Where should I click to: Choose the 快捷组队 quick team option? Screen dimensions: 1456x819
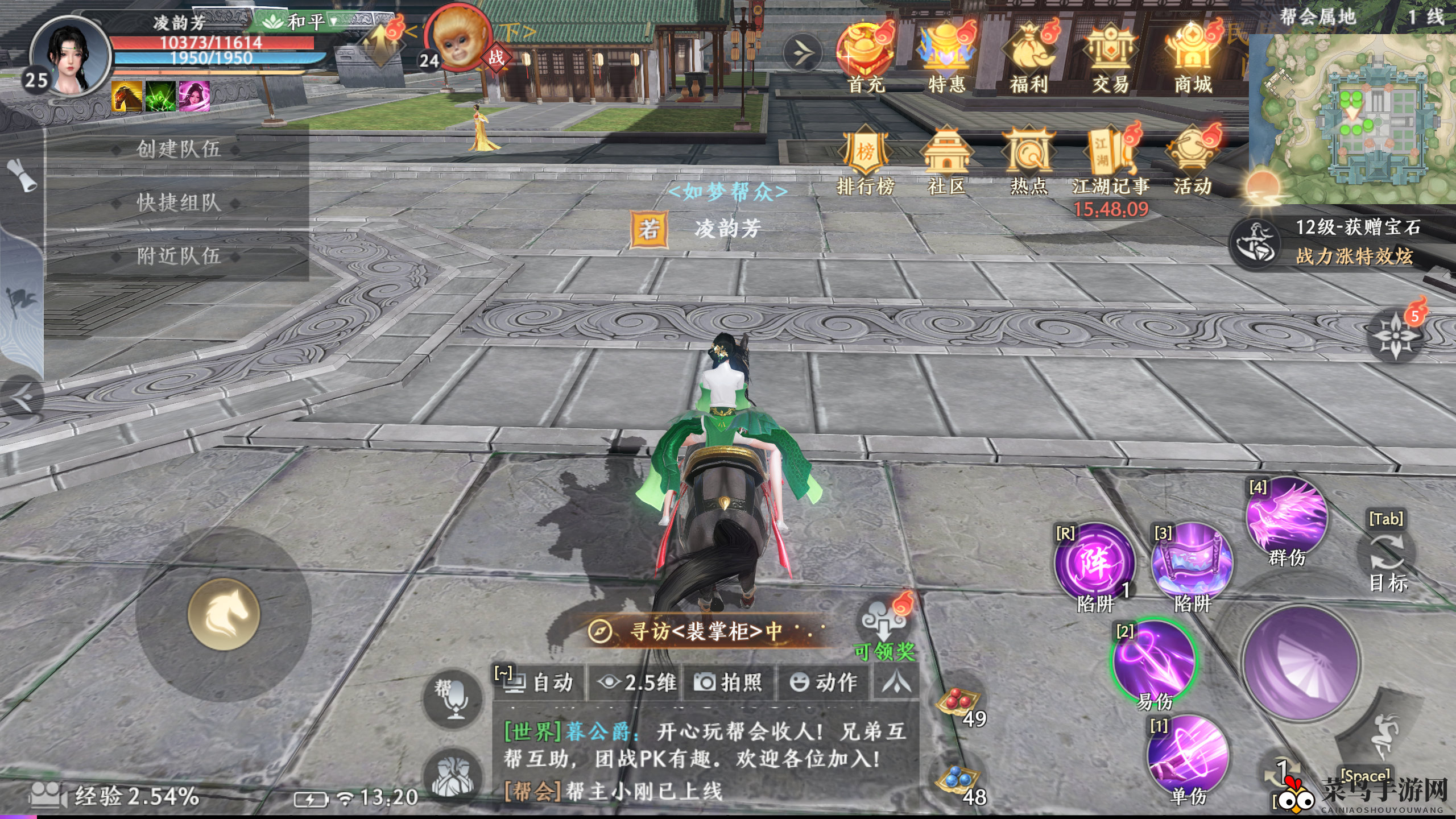coord(178,202)
